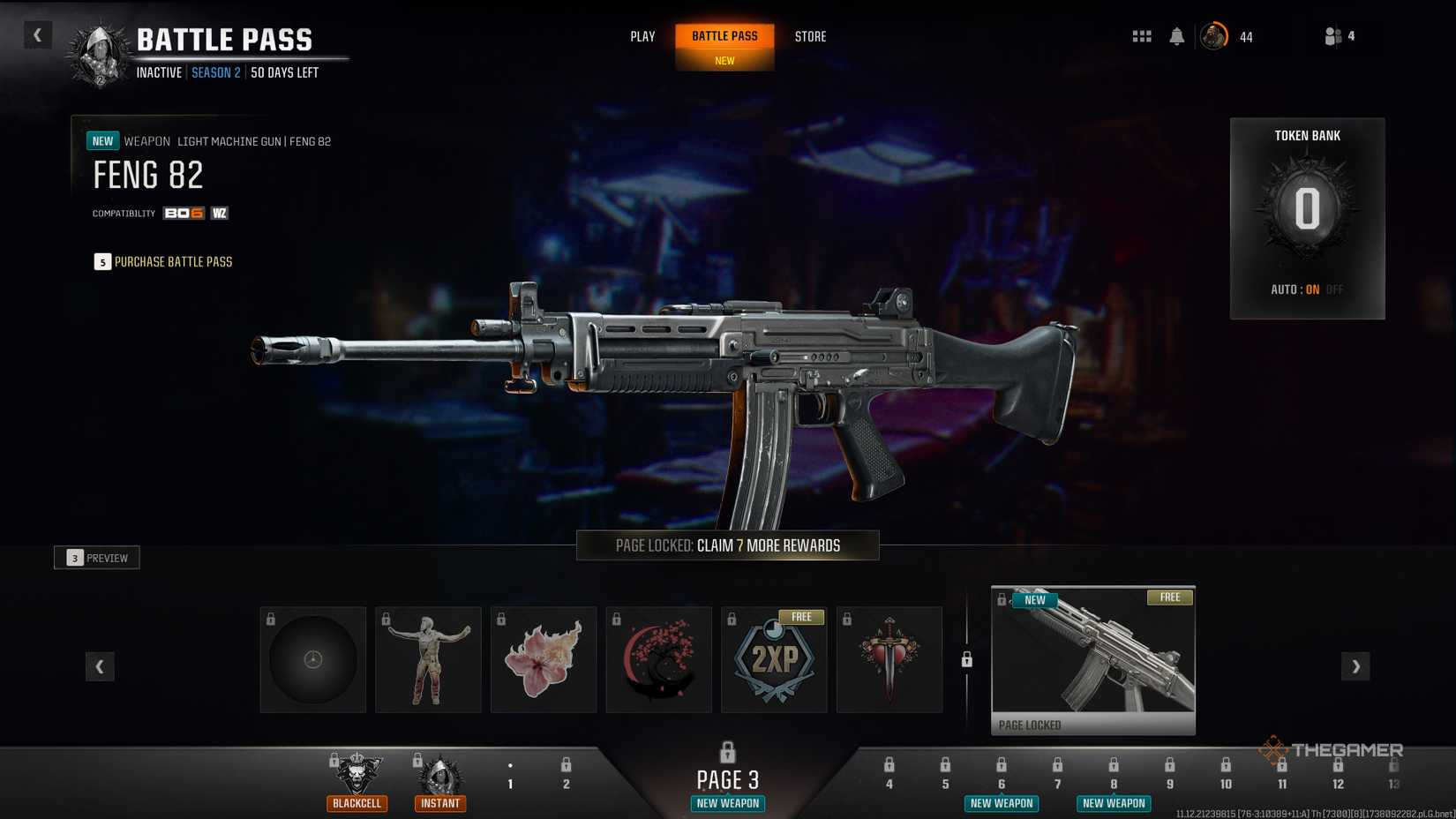Select the Feng 82 weapon reward tile
1456x819 pixels.
click(1093, 659)
